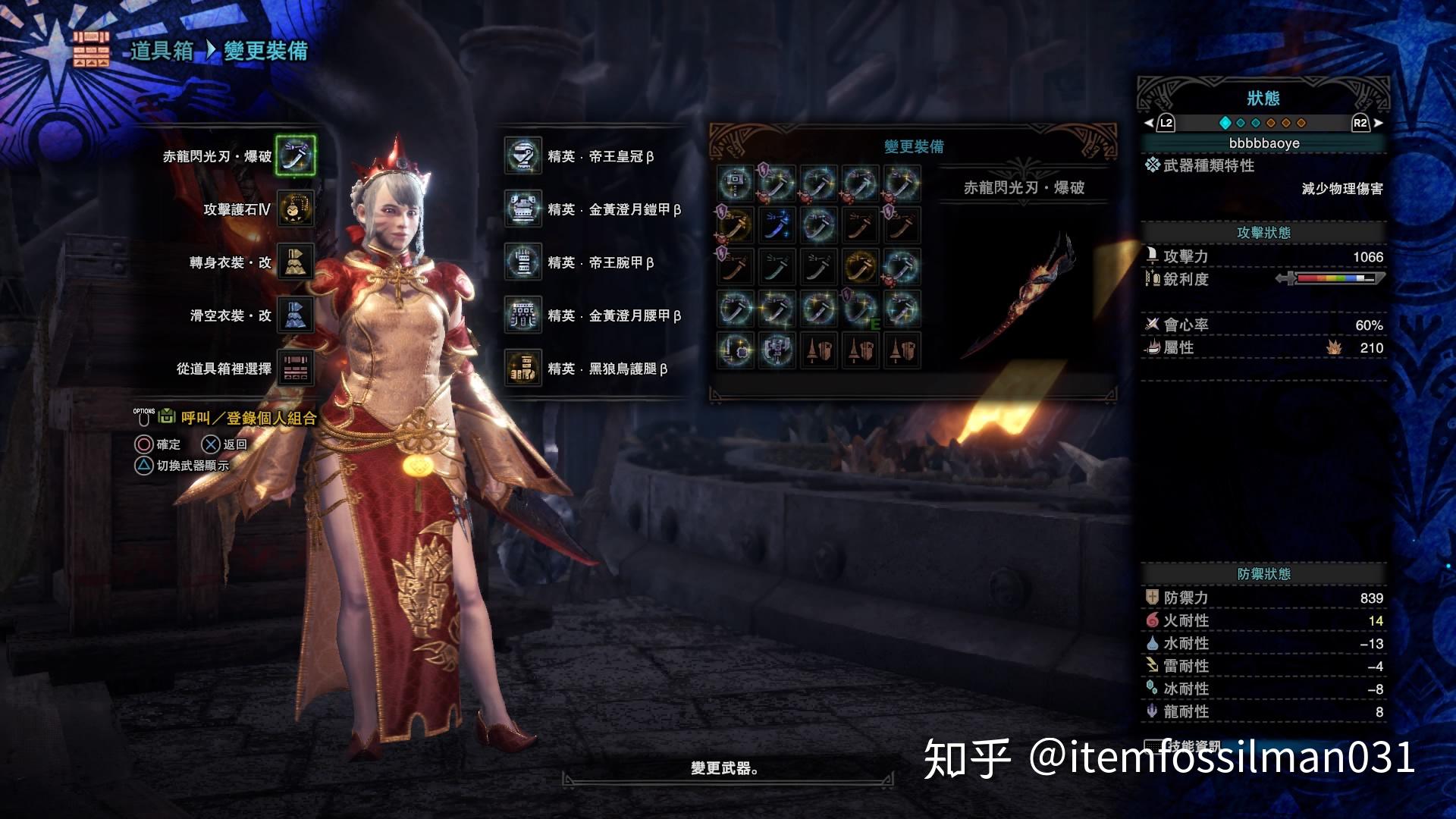Viewport: 1456px width, 819px height.
Task: Select the 赤龍閃光刃・爆破 weapon slot
Action: point(295,155)
